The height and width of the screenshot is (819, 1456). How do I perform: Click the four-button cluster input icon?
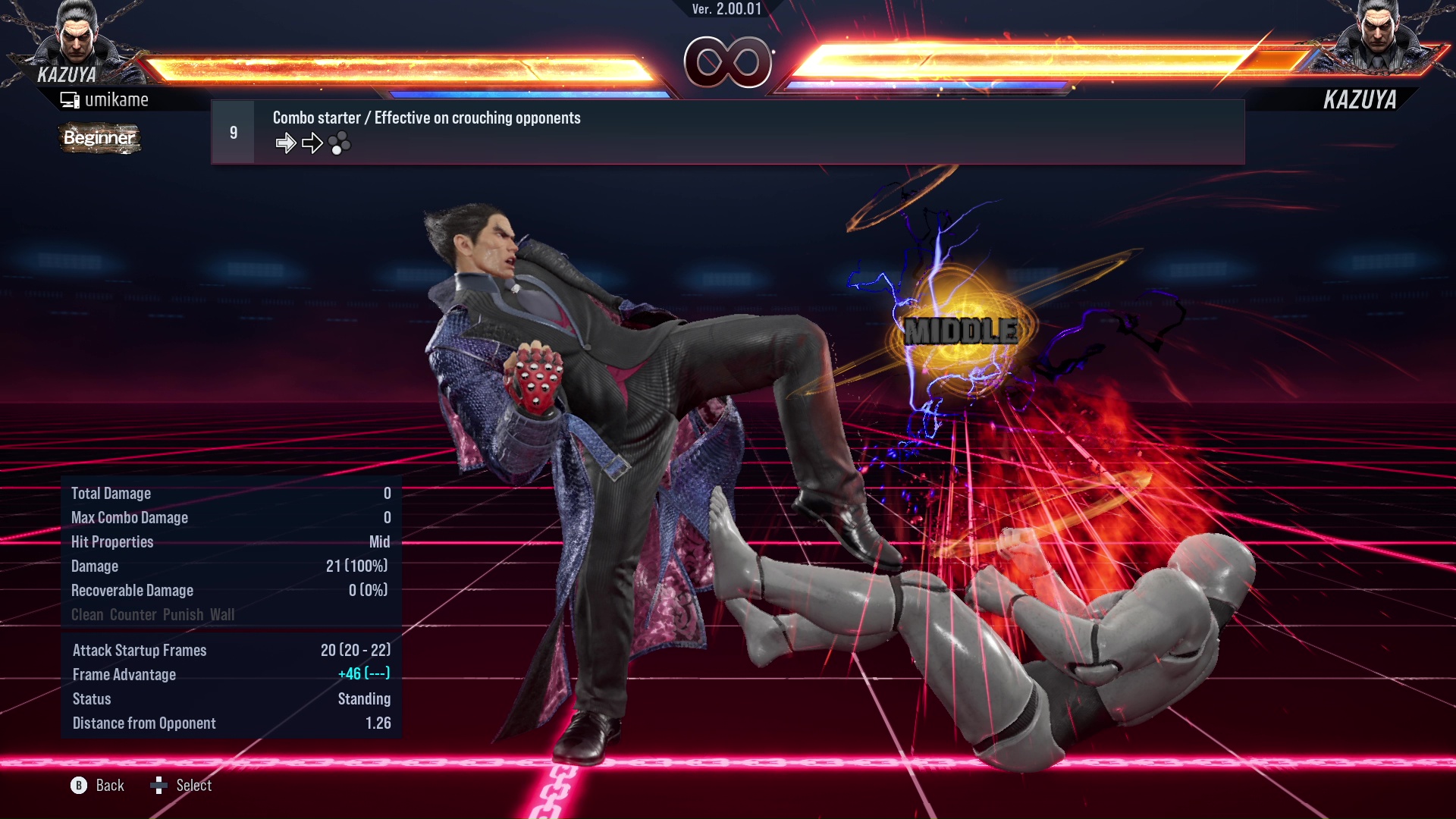[x=340, y=143]
